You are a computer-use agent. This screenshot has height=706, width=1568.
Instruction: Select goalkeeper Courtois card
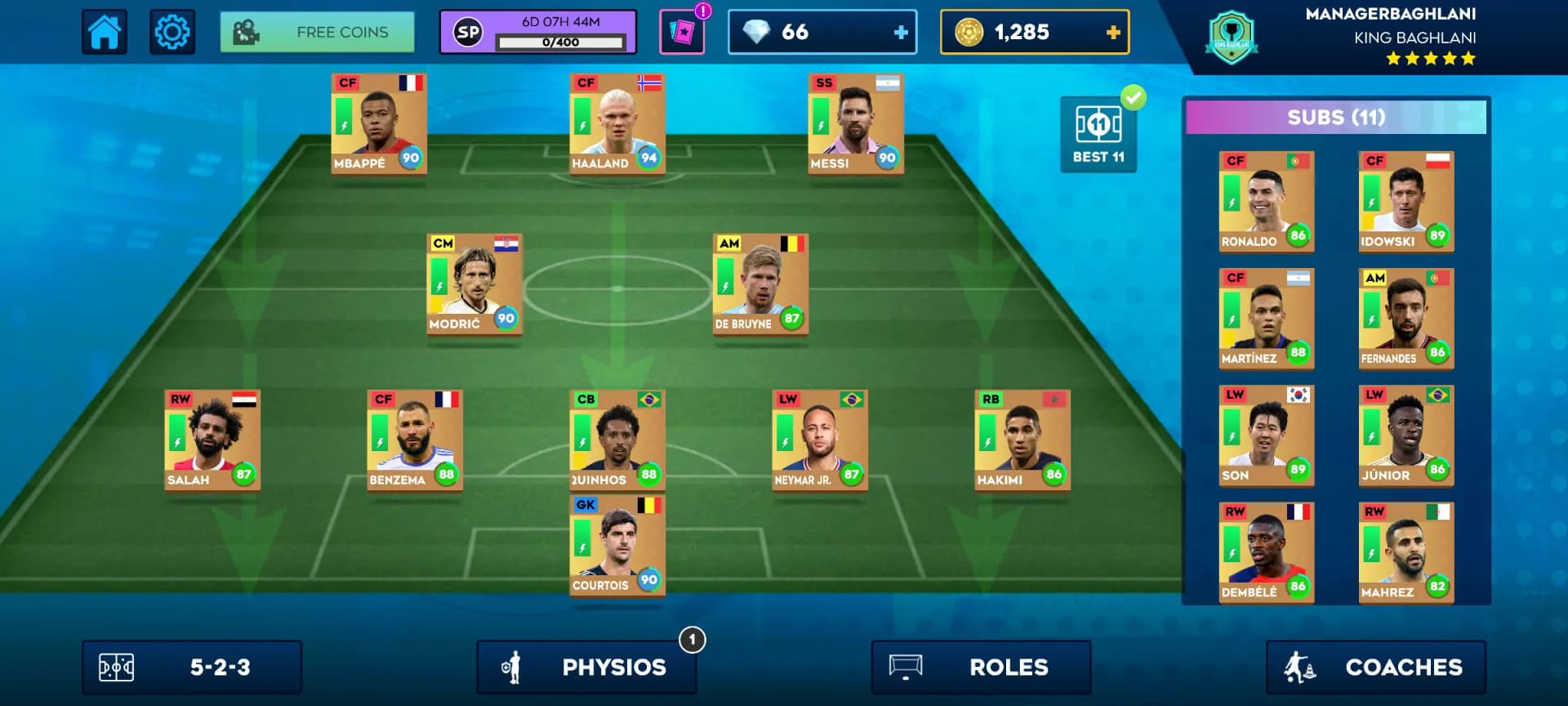click(x=617, y=545)
